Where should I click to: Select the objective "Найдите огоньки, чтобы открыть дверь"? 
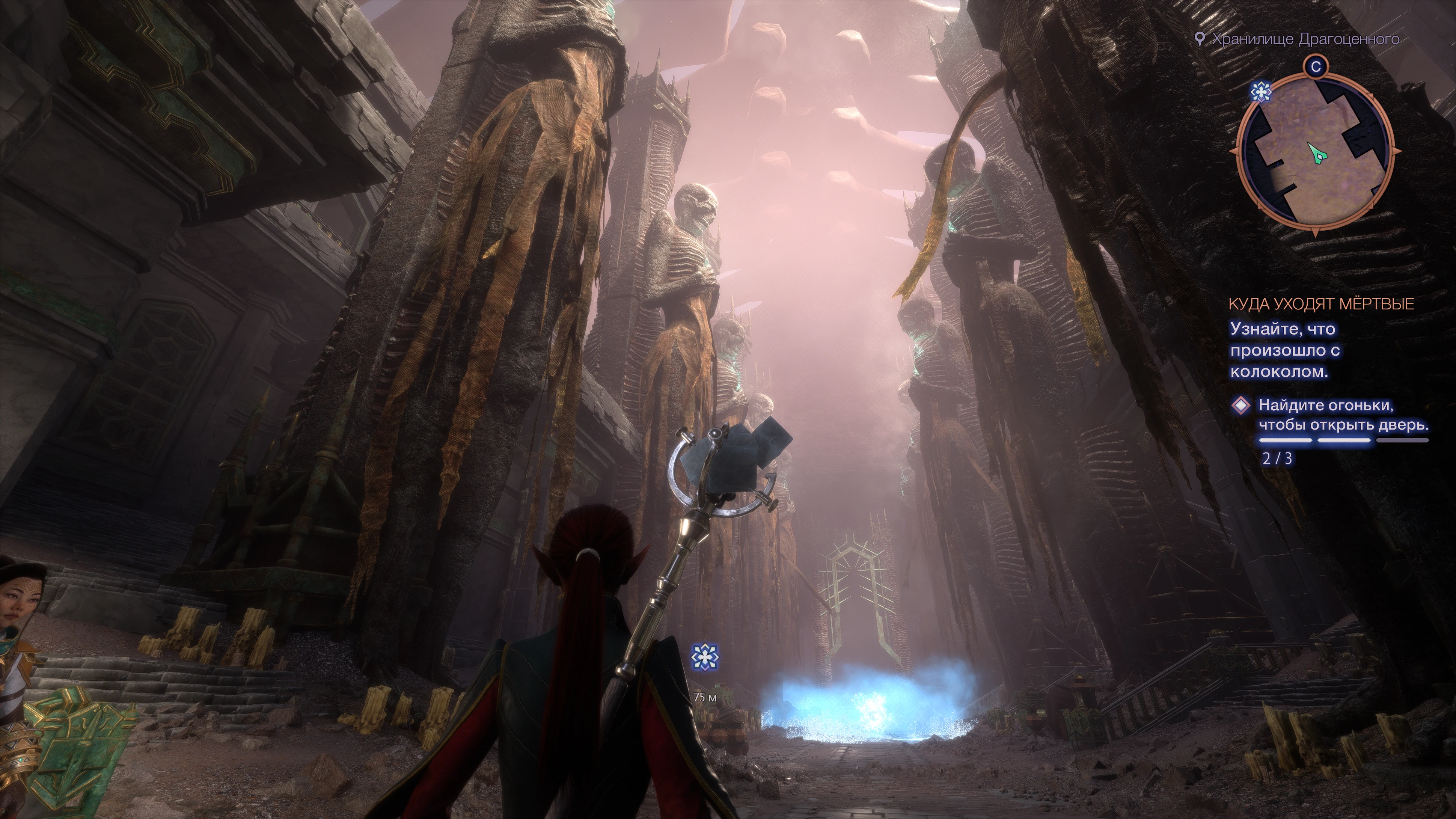click(x=1343, y=415)
